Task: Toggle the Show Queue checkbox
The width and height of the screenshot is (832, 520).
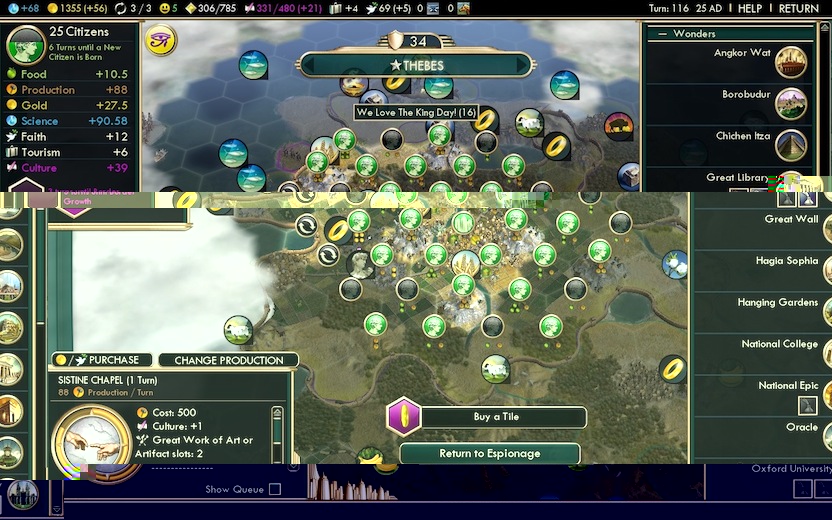Action: point(275,489)
